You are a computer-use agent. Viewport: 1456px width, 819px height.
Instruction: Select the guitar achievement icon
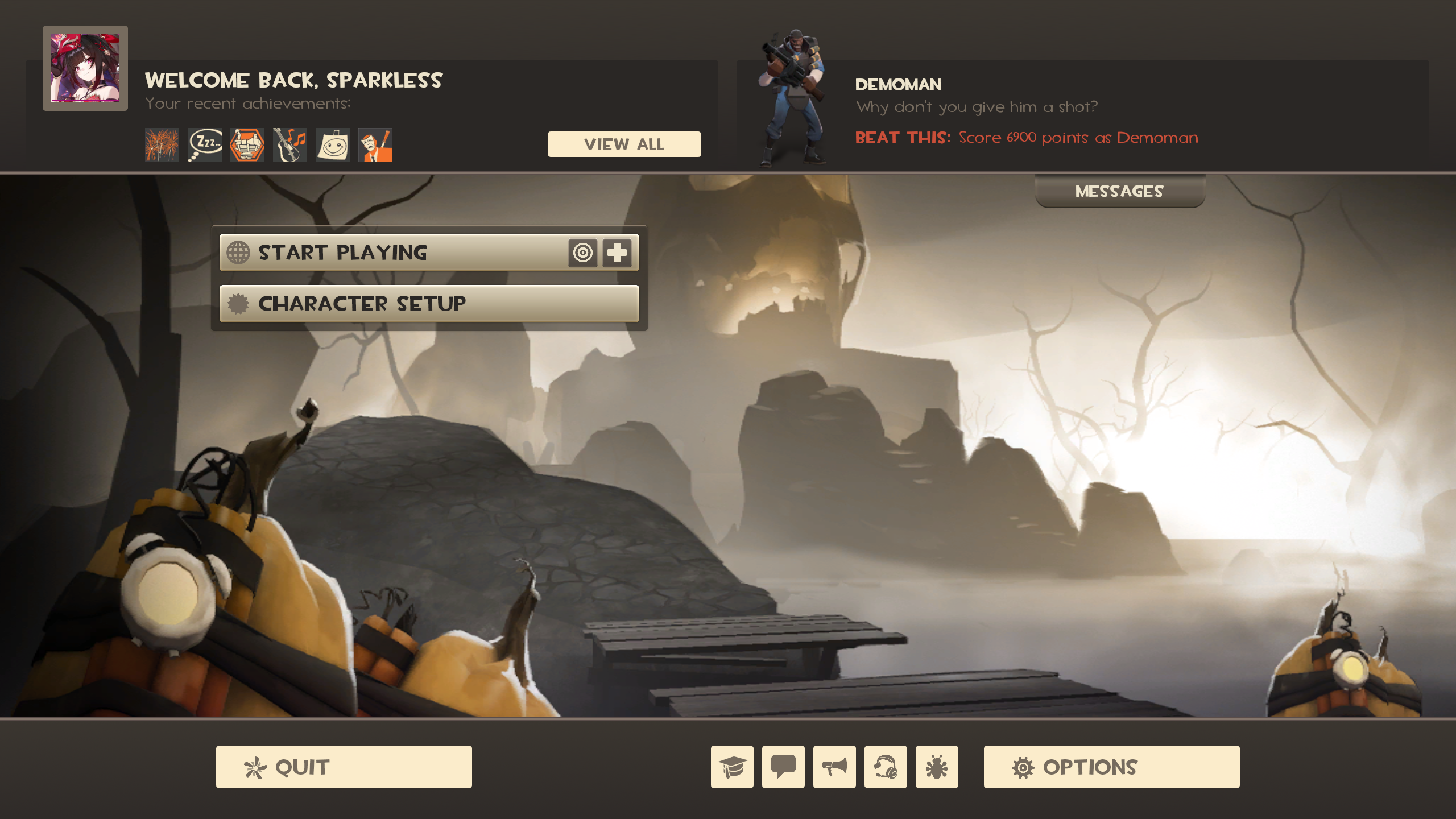tap(289, 145)
